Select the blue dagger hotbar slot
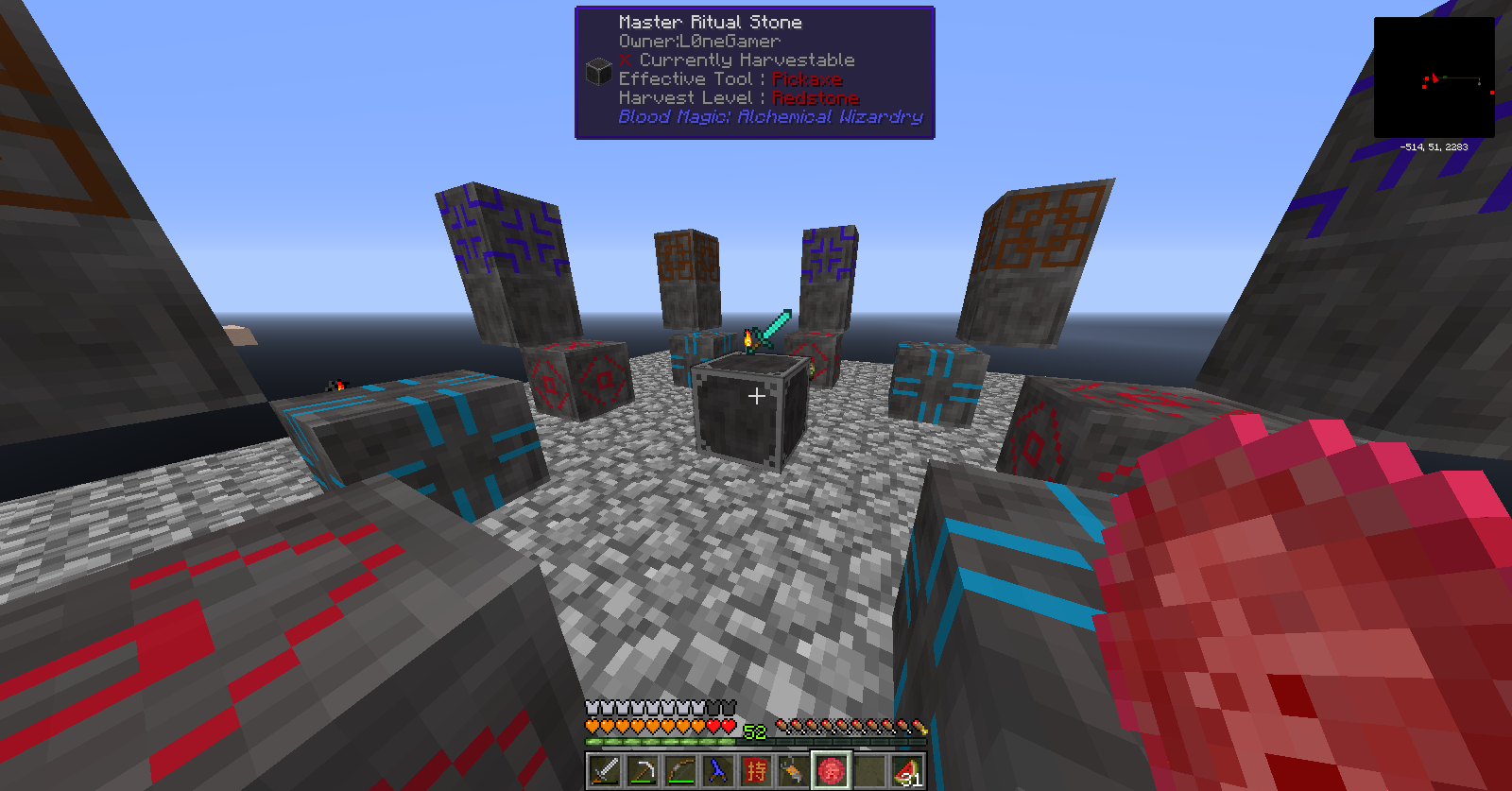This screenshot has width=1512, height=791. pos(718,771)
